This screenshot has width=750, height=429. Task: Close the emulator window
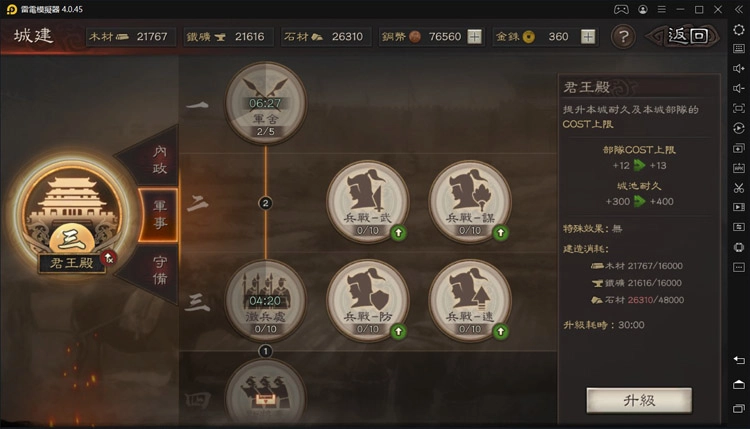coord(738,8)
